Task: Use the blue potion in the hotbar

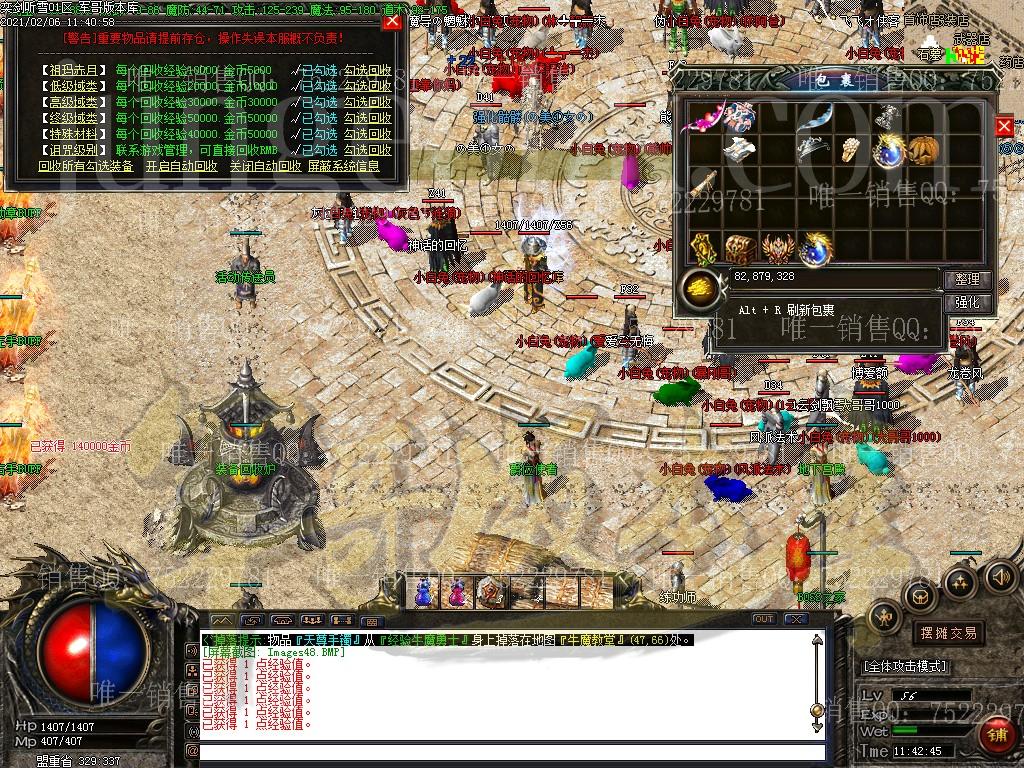Action: (426, 593)
